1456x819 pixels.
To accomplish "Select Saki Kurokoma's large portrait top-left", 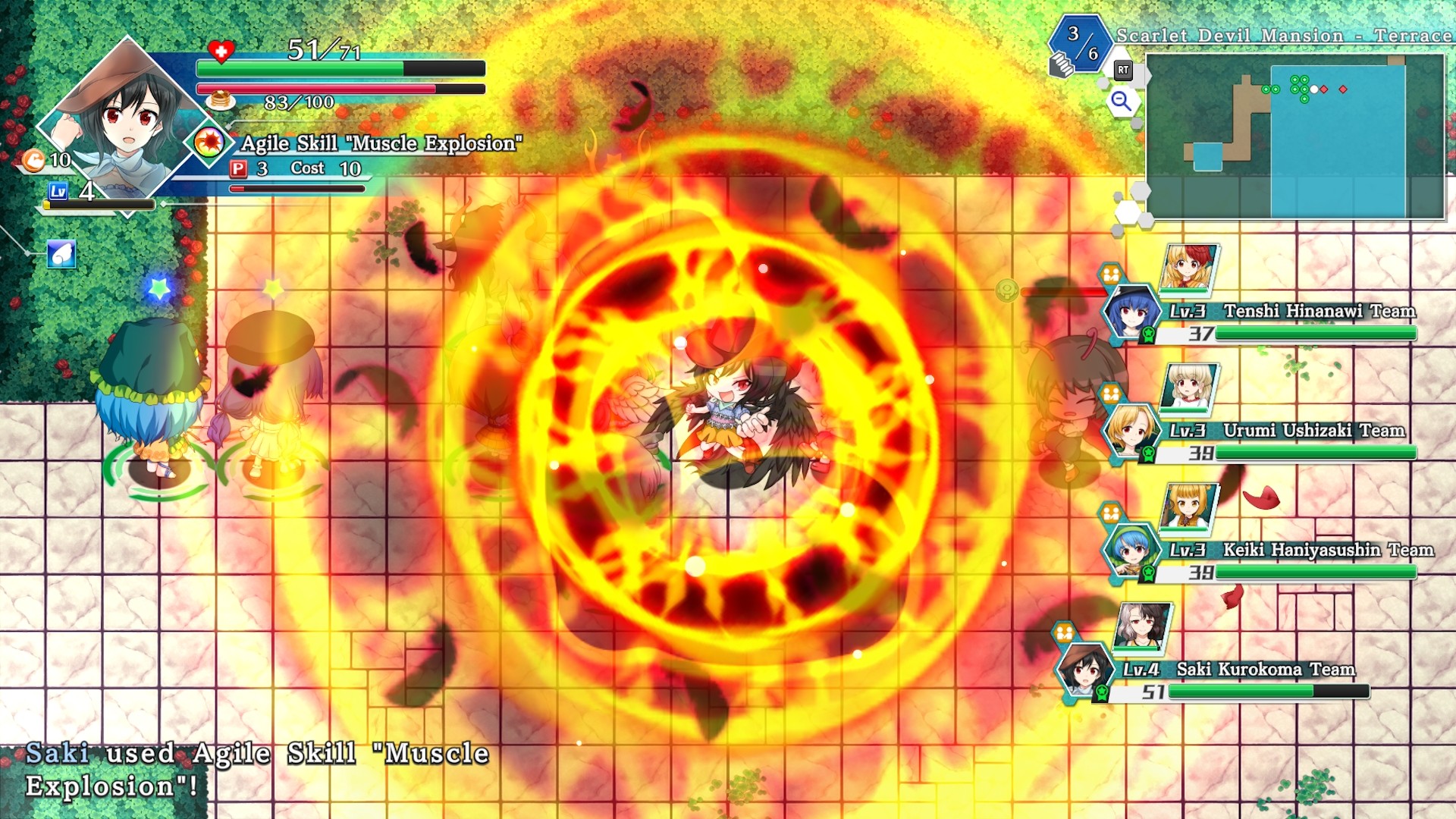I will click(x=121, y=114).
